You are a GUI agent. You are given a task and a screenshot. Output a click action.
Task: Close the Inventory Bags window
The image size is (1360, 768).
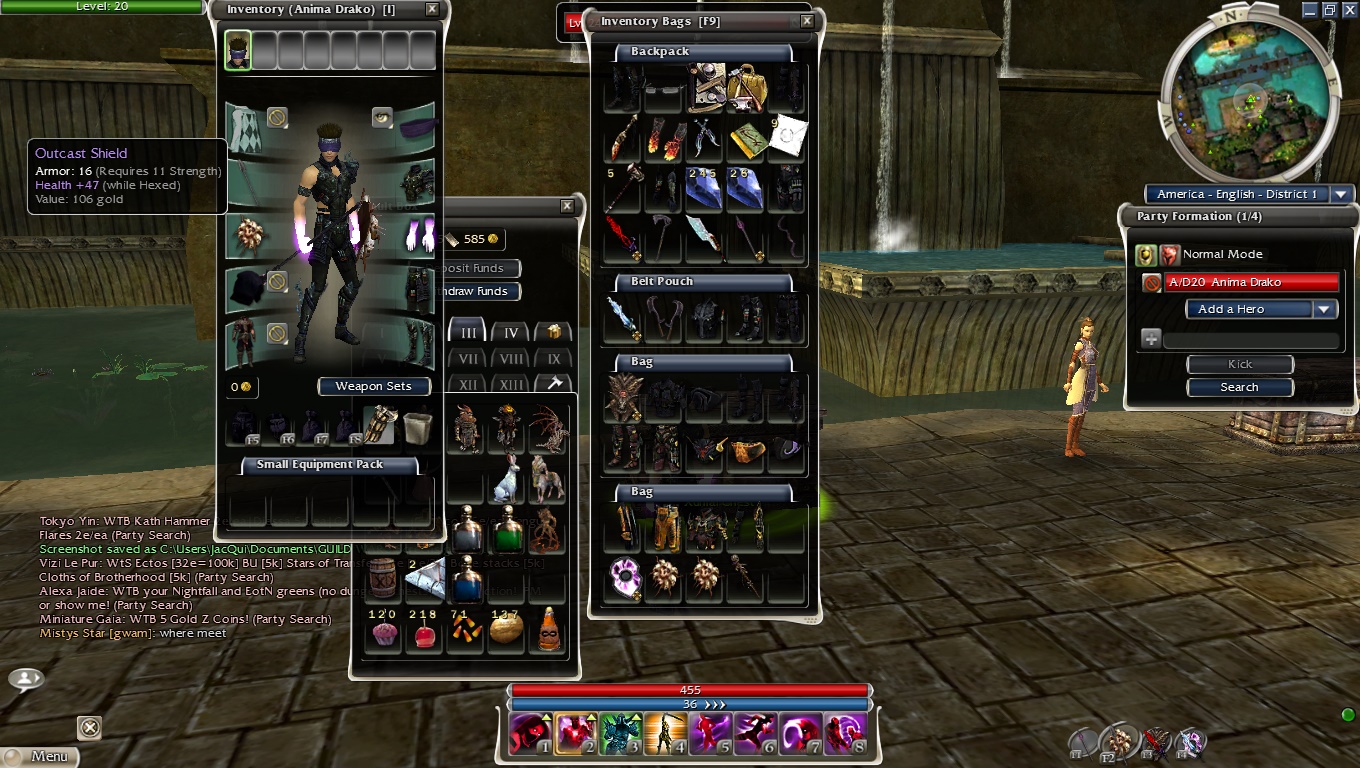807,21
